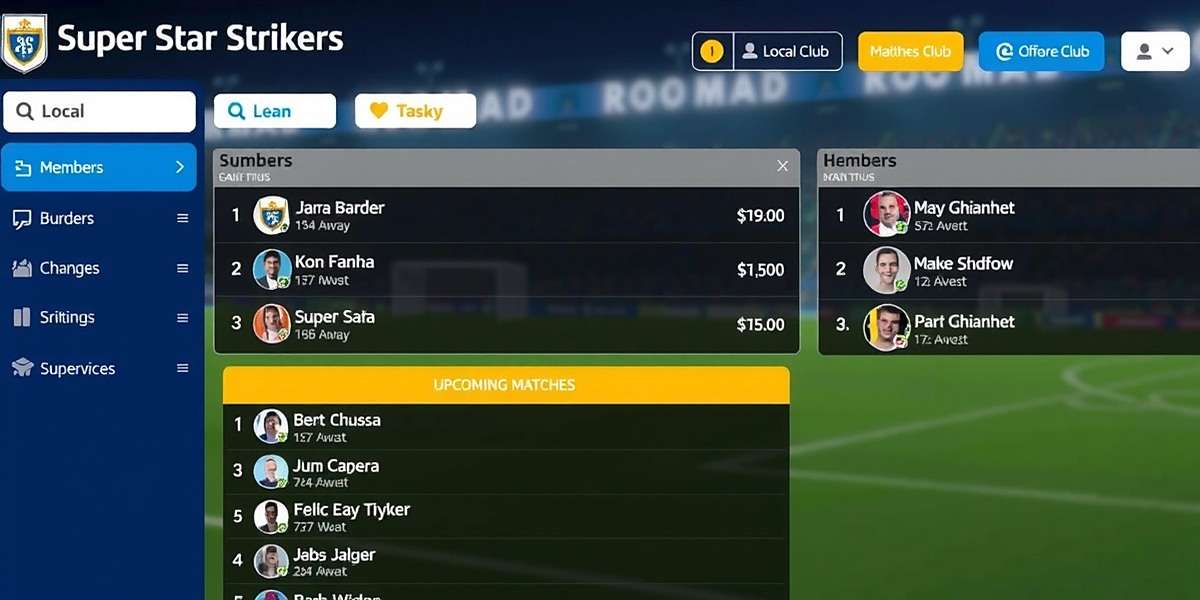
Task: Go to Sritings in the sidebar
Action: point(99,318)
